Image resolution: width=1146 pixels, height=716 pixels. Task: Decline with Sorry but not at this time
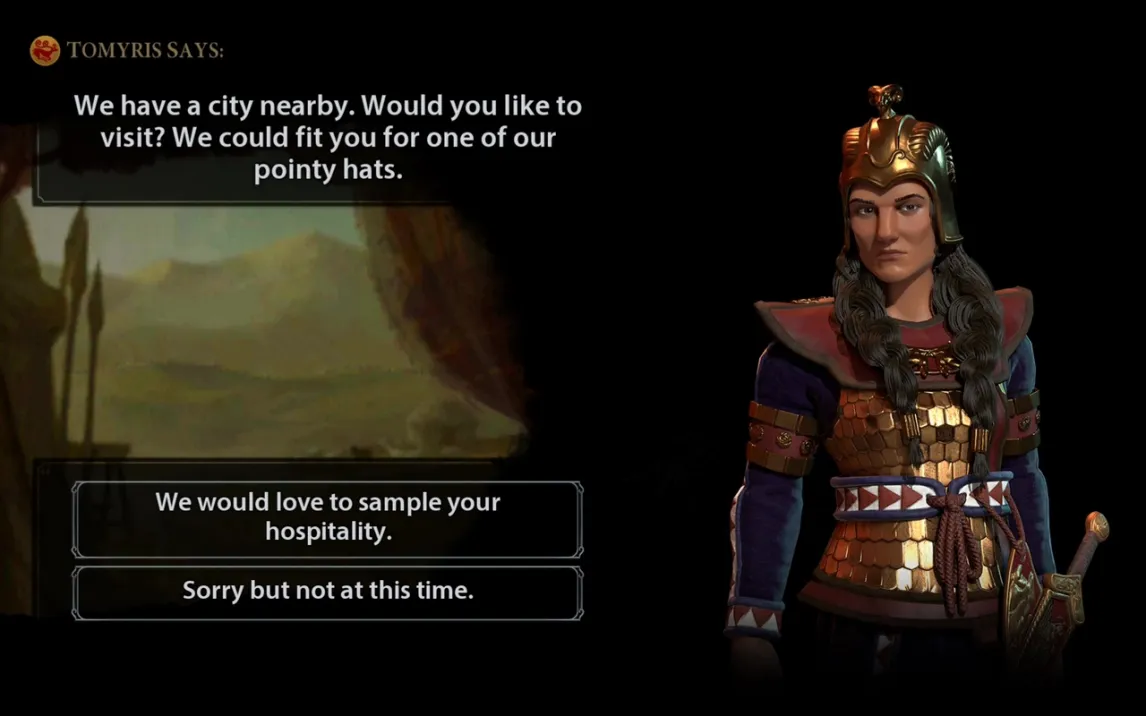click(327, 591)
